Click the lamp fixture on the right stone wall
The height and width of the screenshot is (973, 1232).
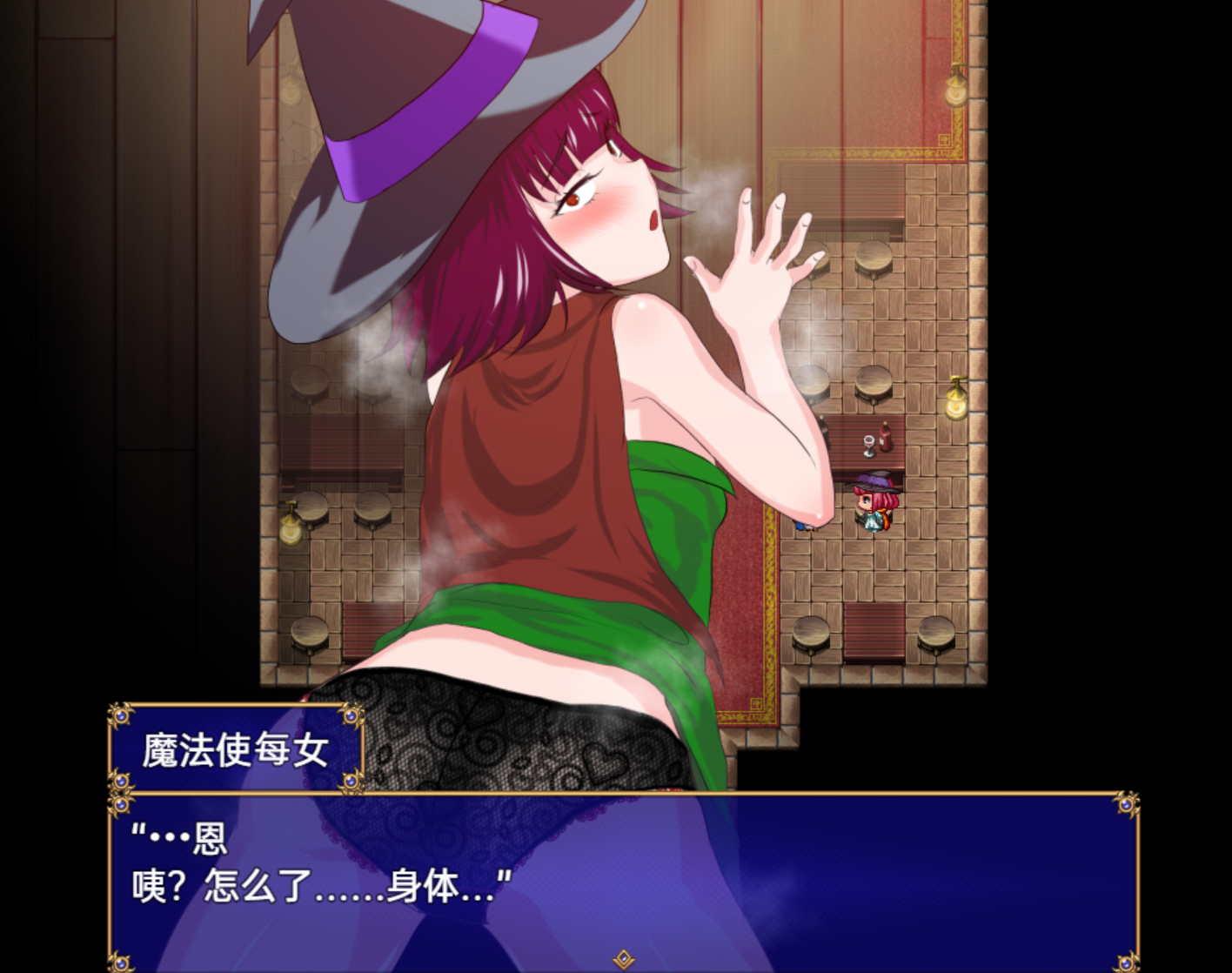[955, 406]
